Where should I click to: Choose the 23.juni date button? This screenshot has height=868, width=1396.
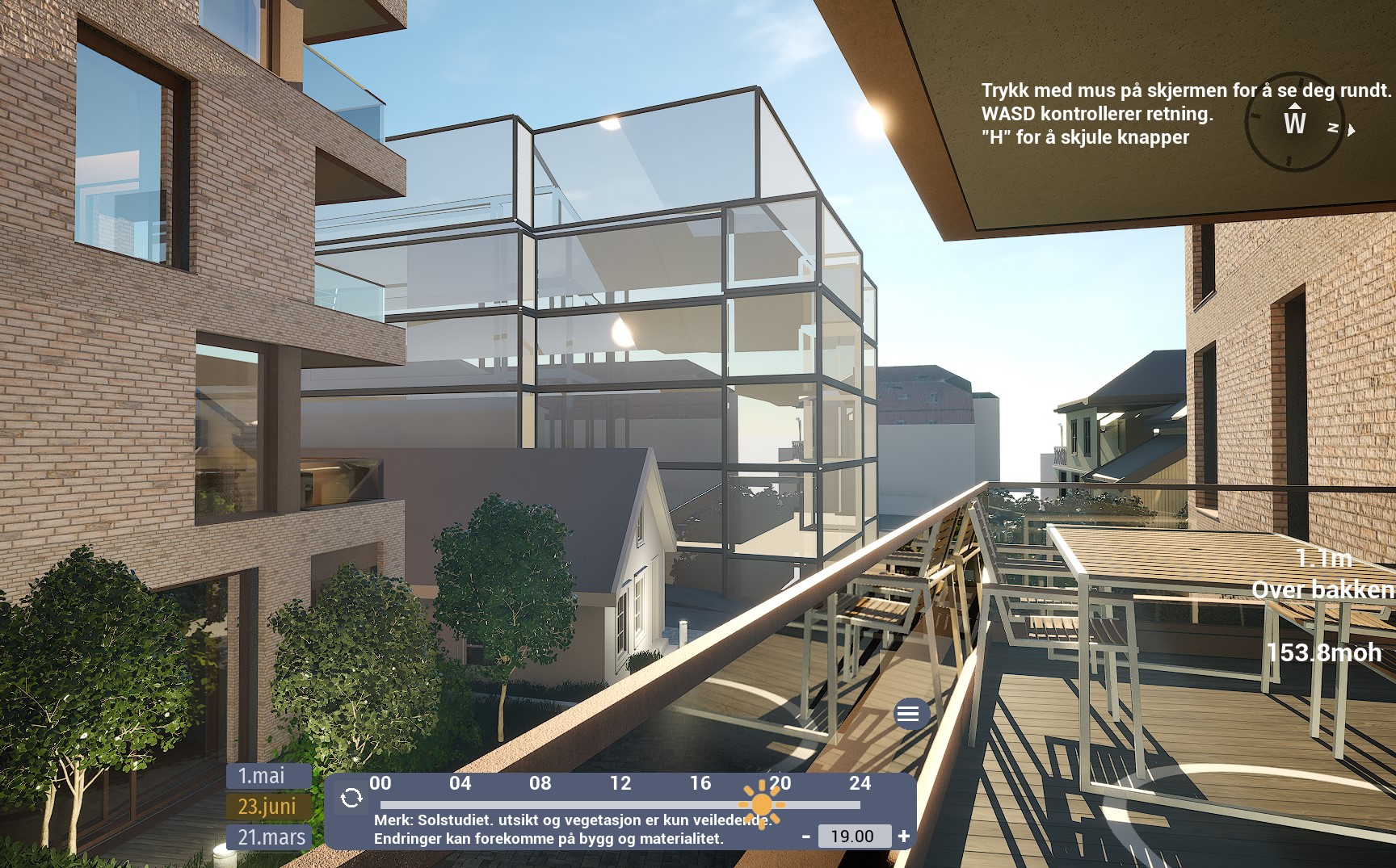tap(268, 806)
